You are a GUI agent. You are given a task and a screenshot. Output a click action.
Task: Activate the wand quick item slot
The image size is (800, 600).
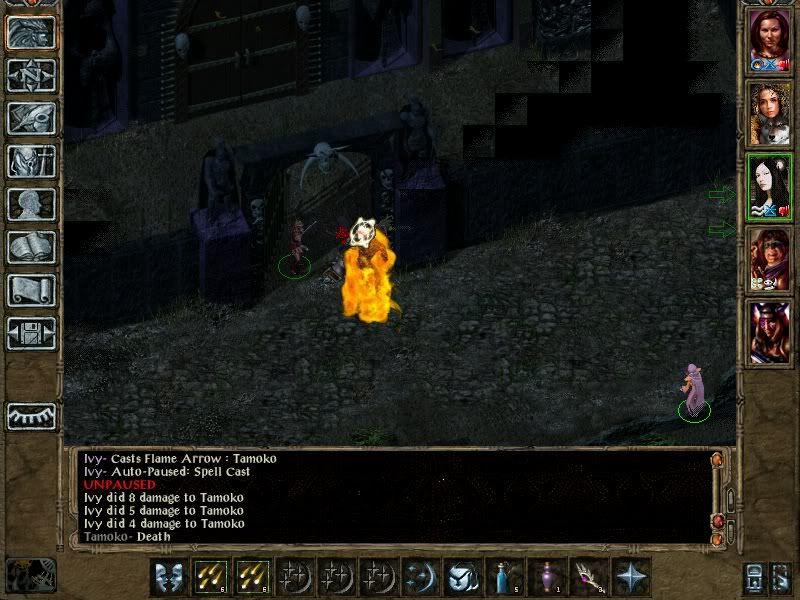[588, 577]
